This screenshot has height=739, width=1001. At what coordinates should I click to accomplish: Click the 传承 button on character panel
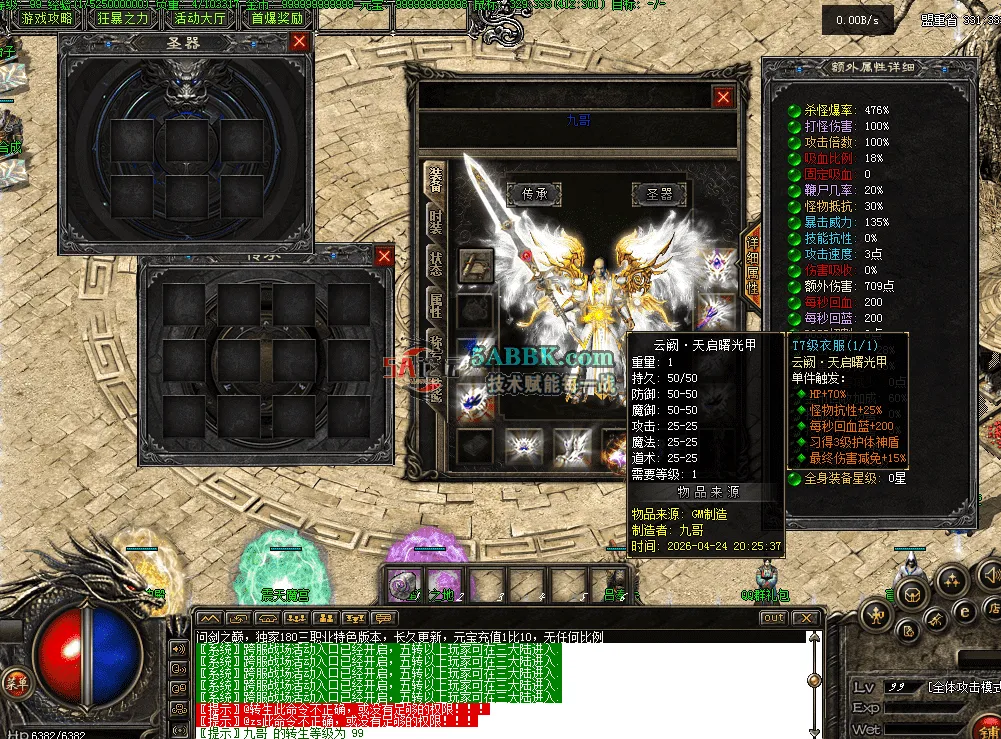(527, 194)
